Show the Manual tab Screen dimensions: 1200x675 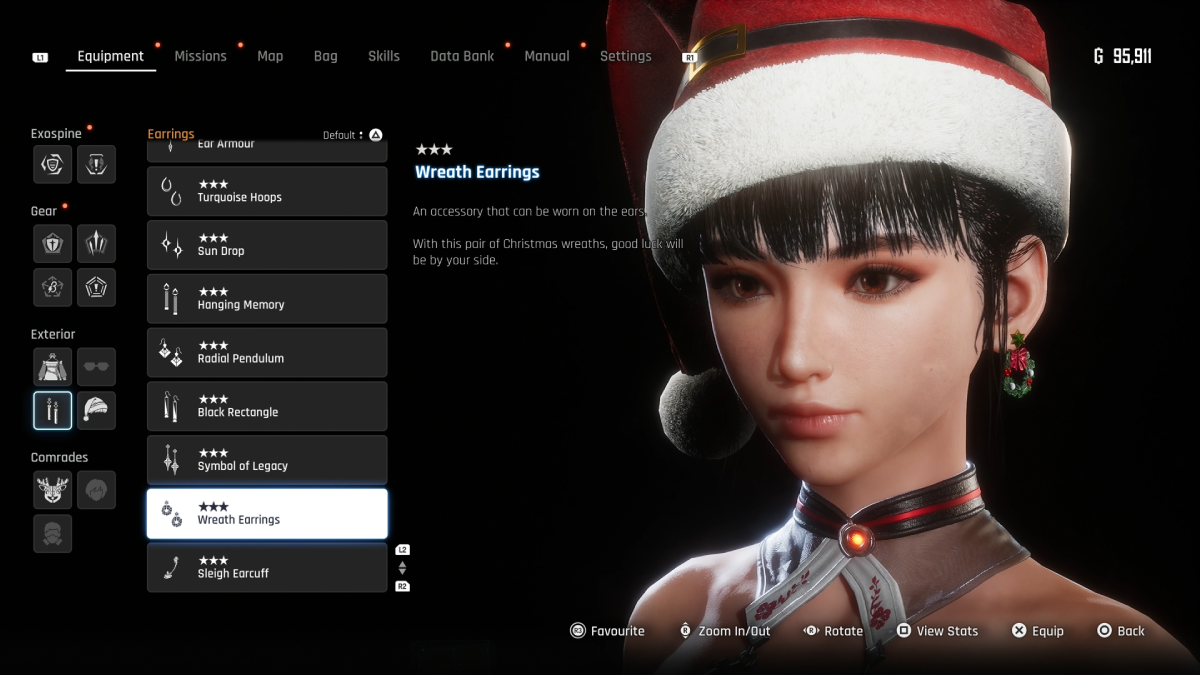tap(547, 56)
